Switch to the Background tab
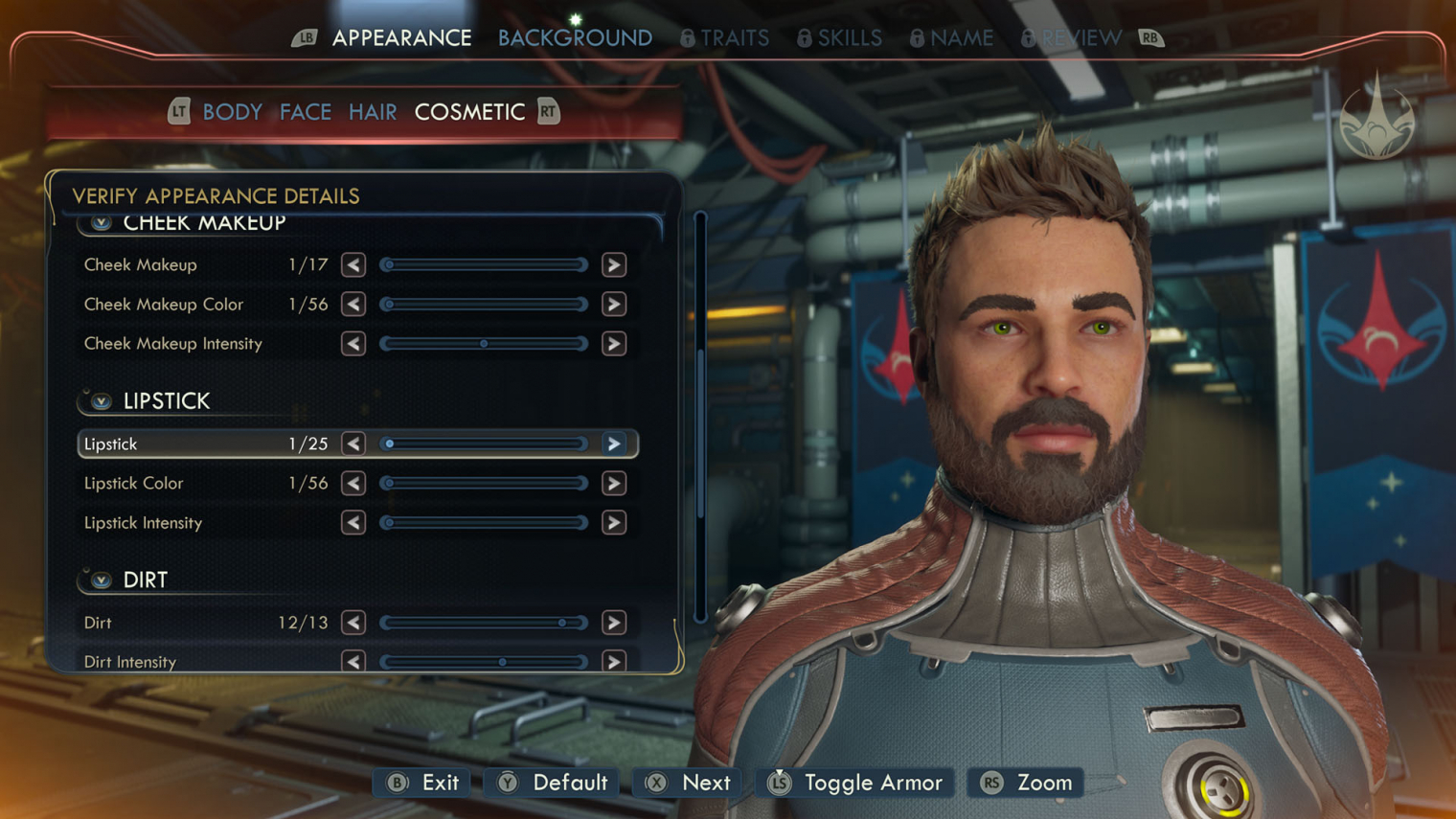The width and height of the screenshot is (1456, 819). tap(575, 38)
